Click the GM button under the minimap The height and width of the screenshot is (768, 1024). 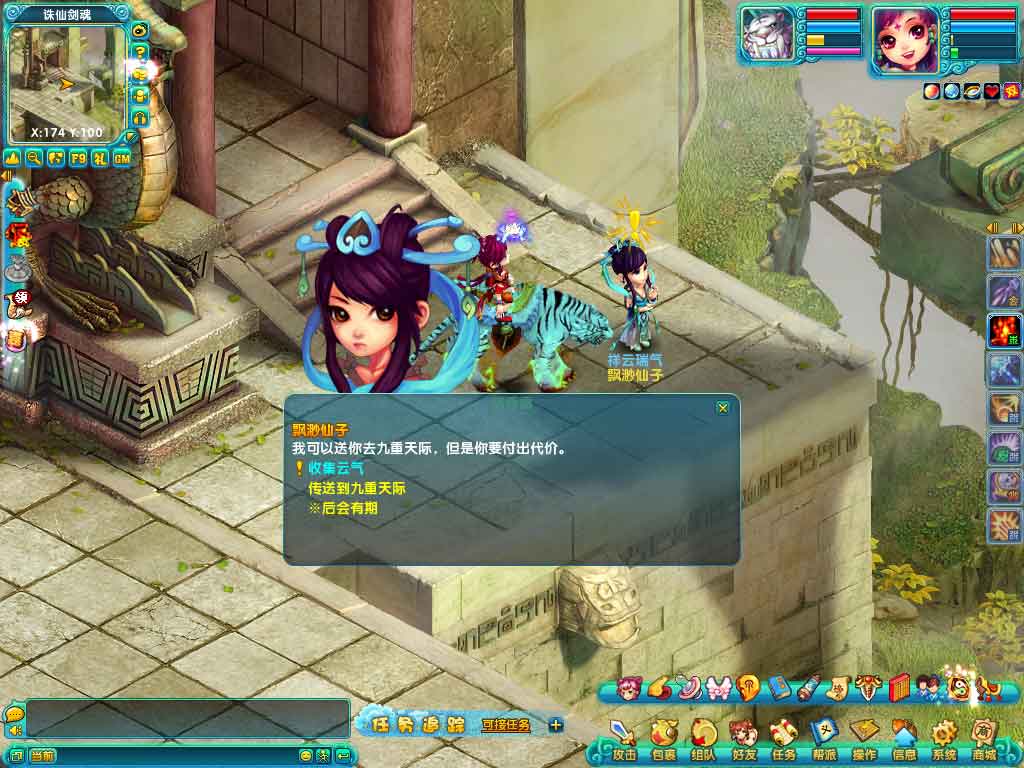(122, 158)
